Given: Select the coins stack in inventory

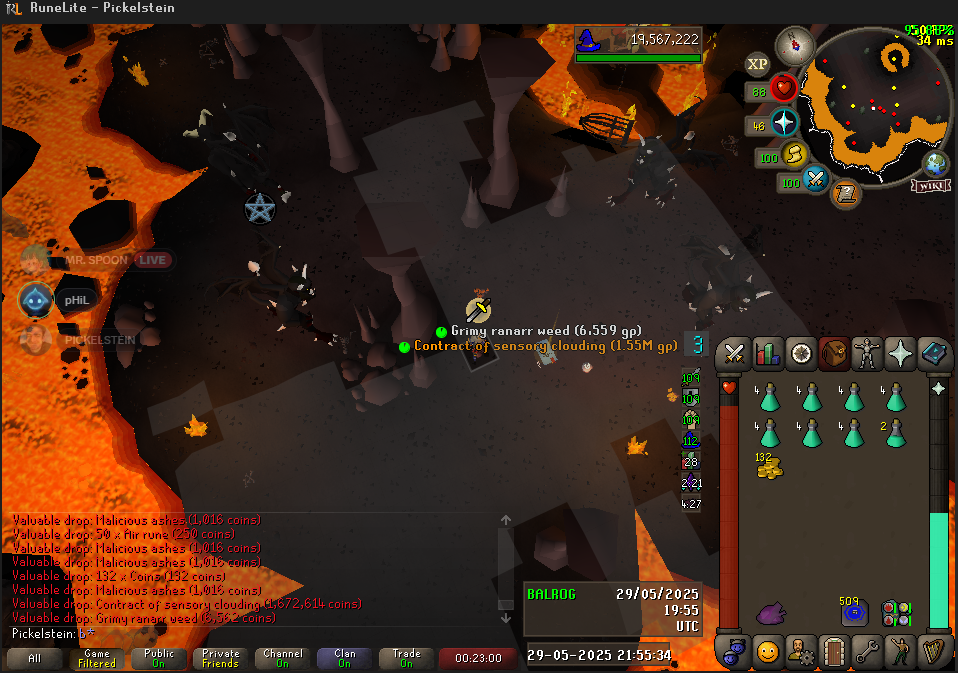Looking at the screenshot, I should pyautogui.click(x=768, y=464).
